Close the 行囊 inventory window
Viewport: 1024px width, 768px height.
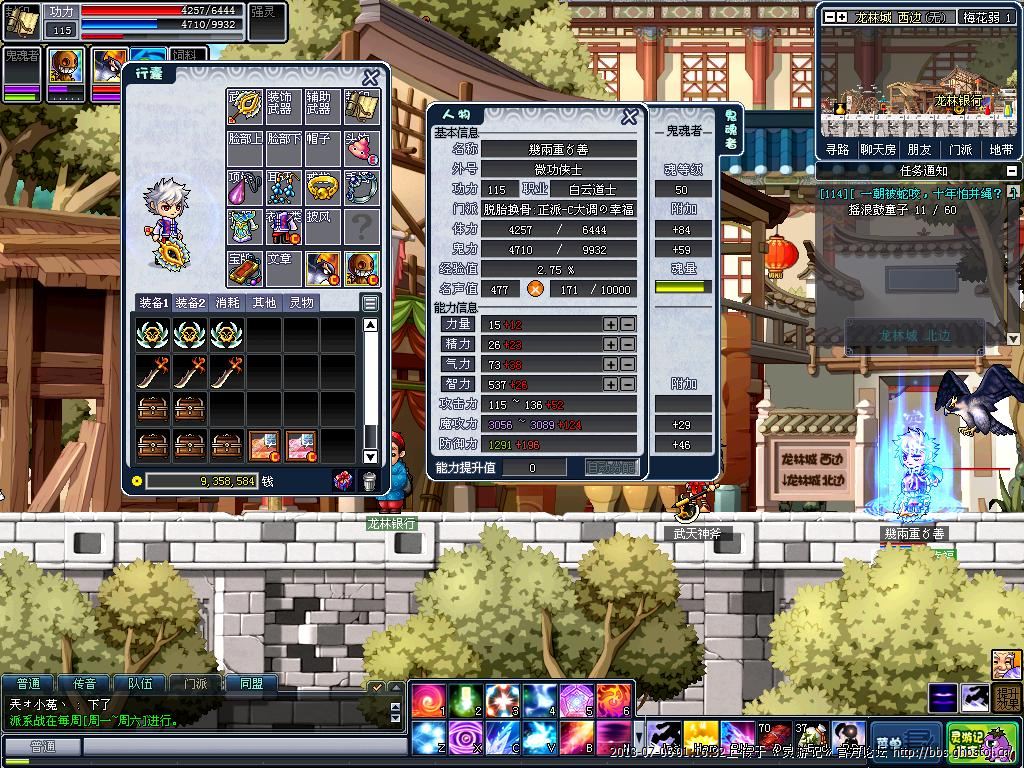[370, 78]
